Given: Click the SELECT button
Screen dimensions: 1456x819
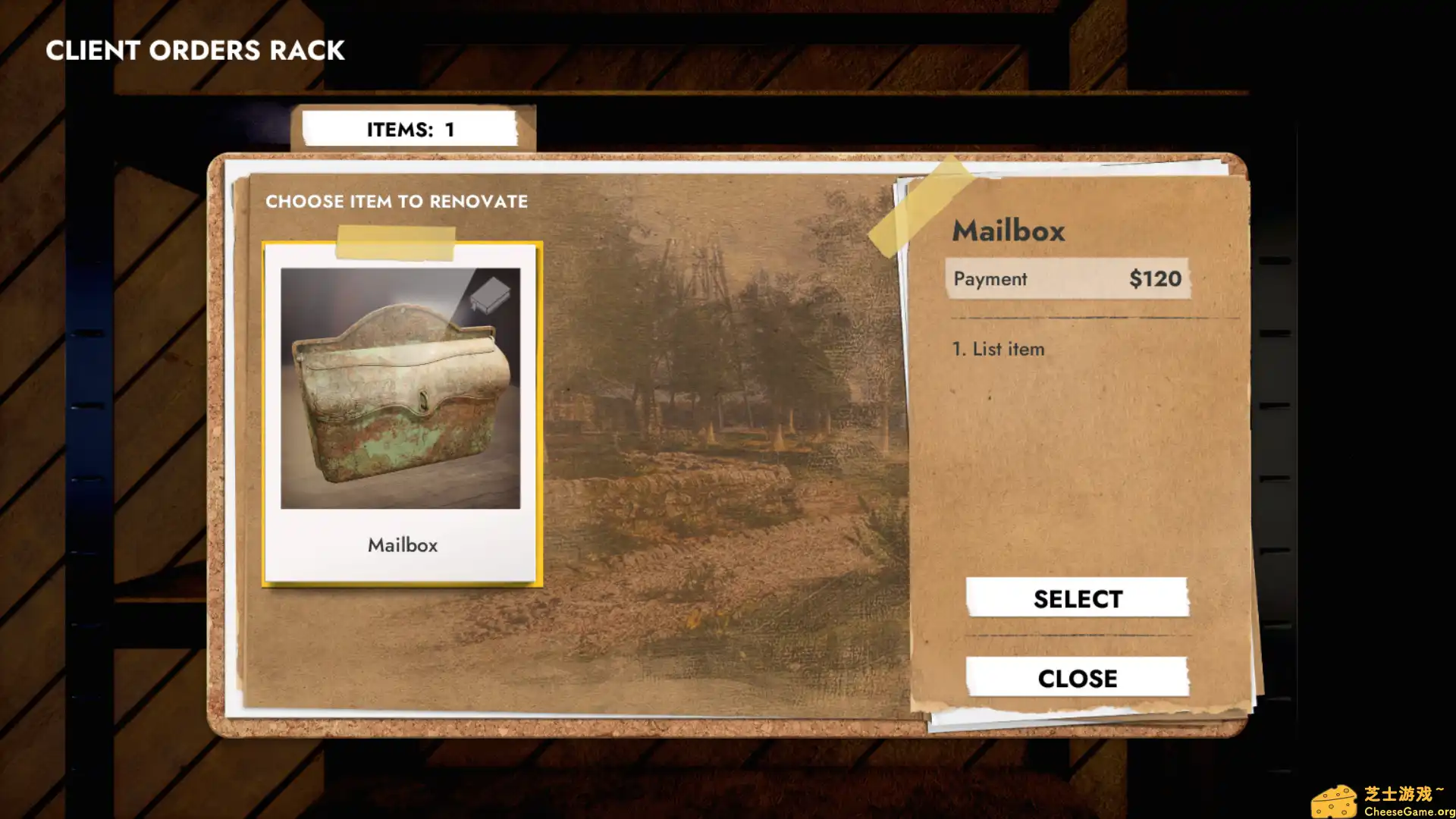Looking at the screenshot, I should pyautogui.click(x=1077, y=598).
